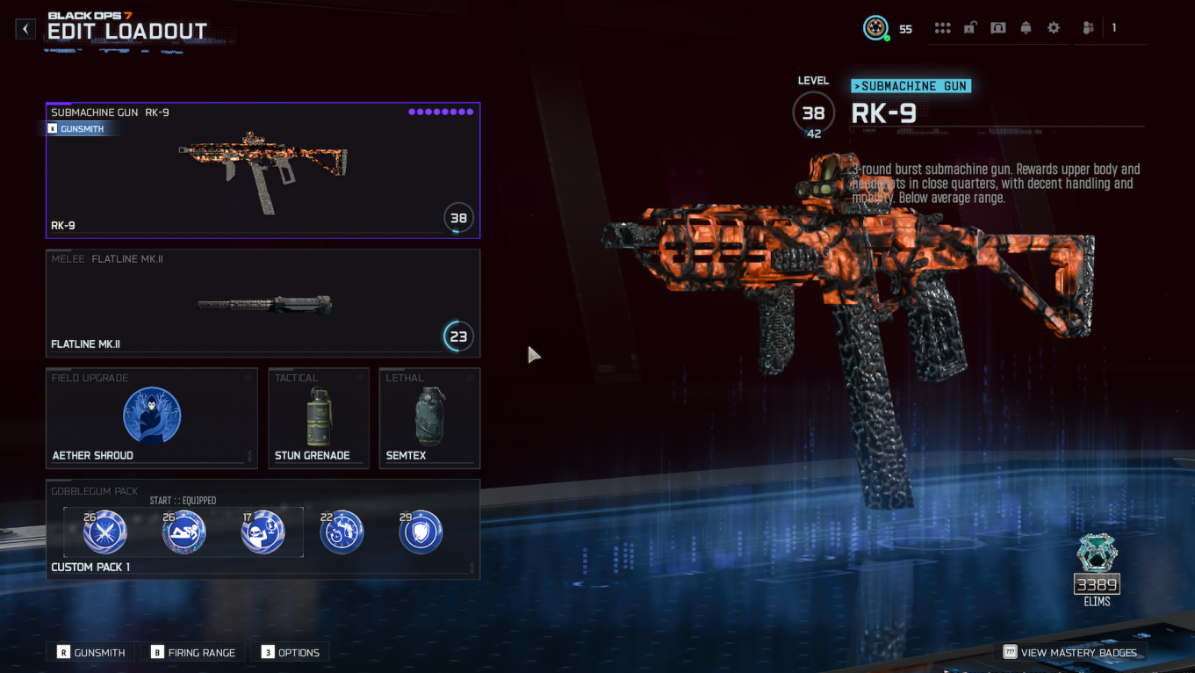
Task: Open the settings gear icon
Action: tap(1053, 29)
